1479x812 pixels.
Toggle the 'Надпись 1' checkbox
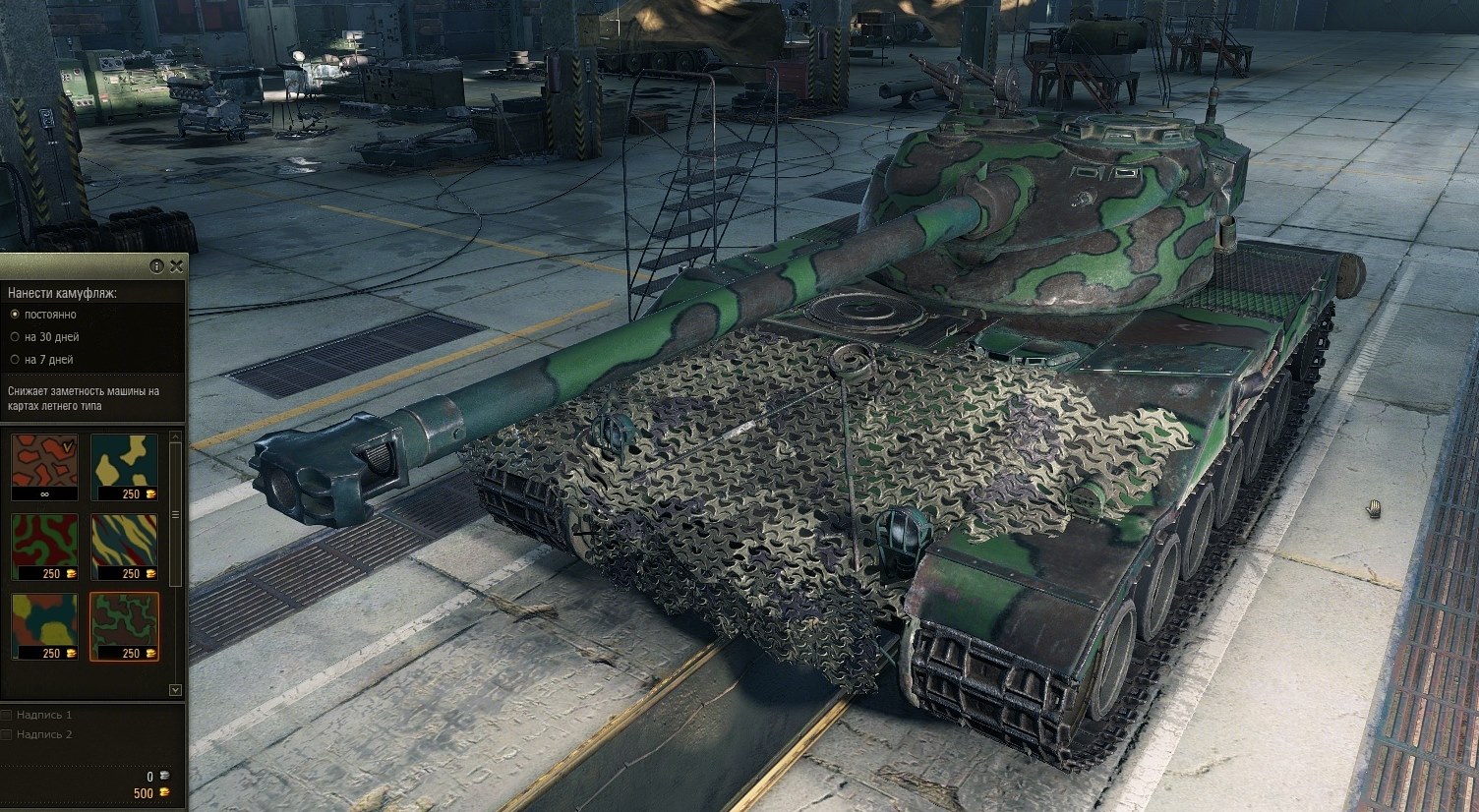pyautogui.click(x=7, y=716)
